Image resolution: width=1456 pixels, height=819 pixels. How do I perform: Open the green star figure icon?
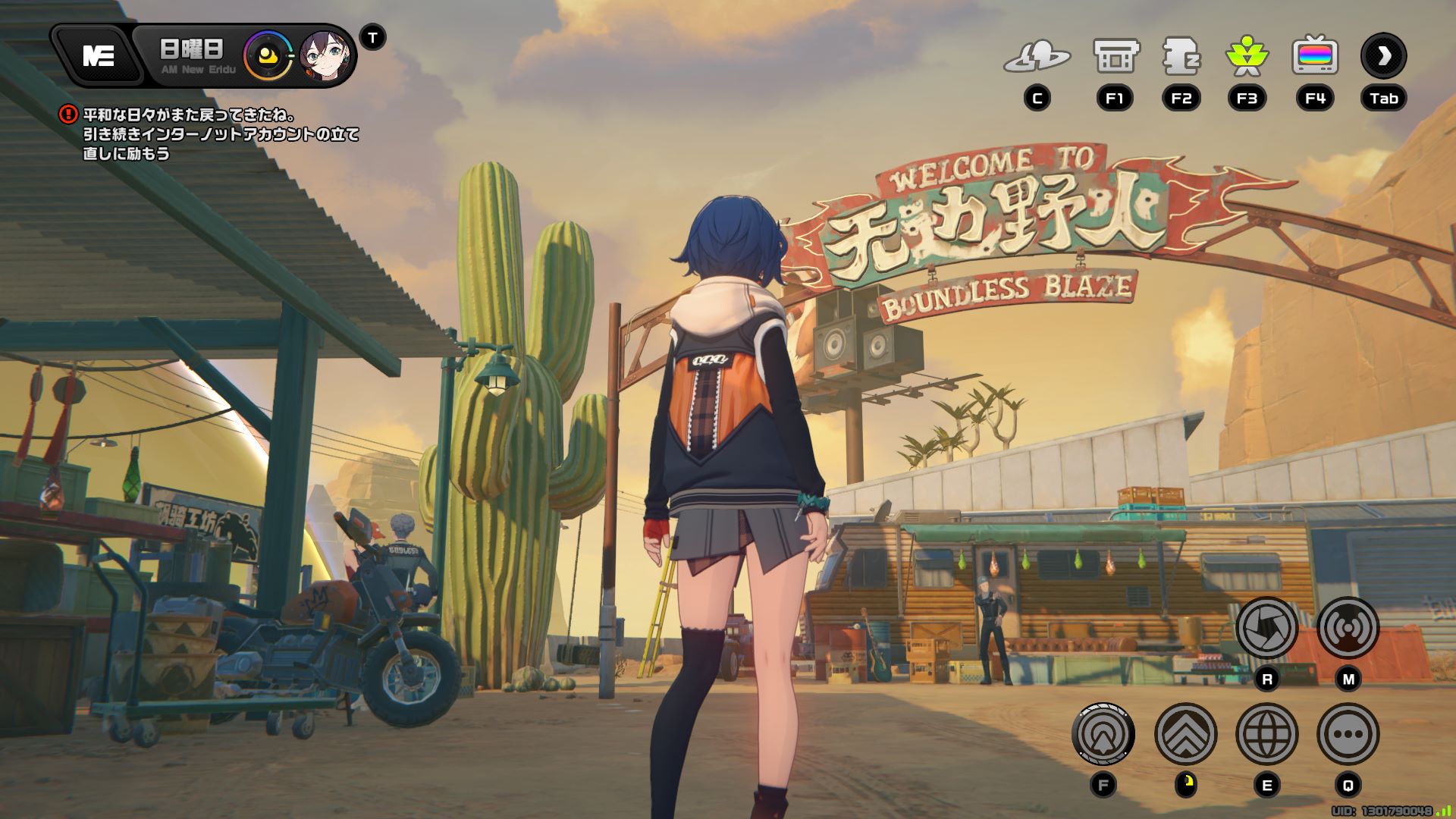(x=1247, y=57)
